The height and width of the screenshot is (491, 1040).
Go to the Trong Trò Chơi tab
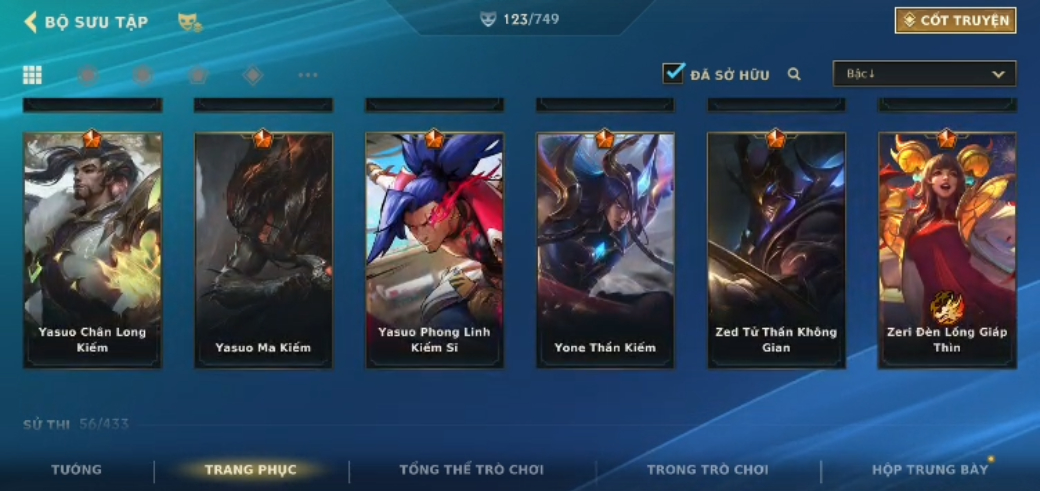tap(707, 469)
